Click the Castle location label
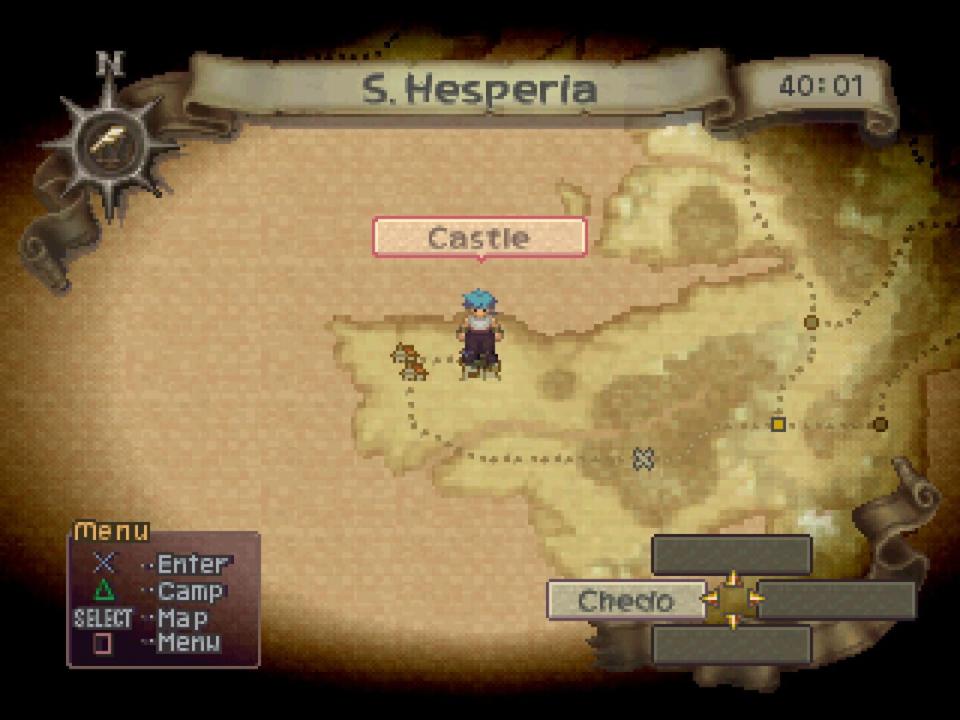Image resolution: width=960 pixels, height=720 pixels. point(479,238)
